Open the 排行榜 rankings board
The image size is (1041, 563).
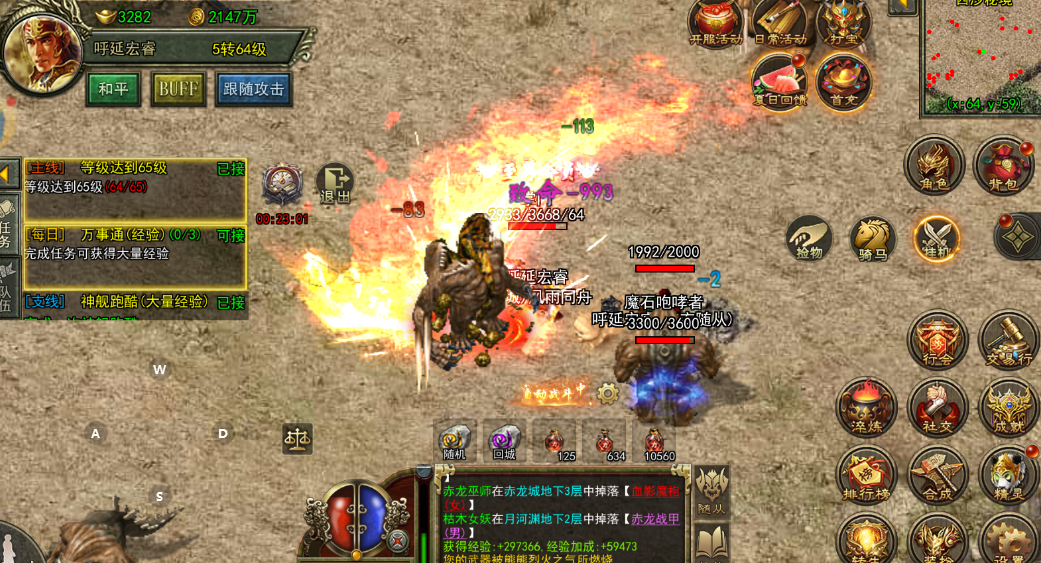pos(866,474)
